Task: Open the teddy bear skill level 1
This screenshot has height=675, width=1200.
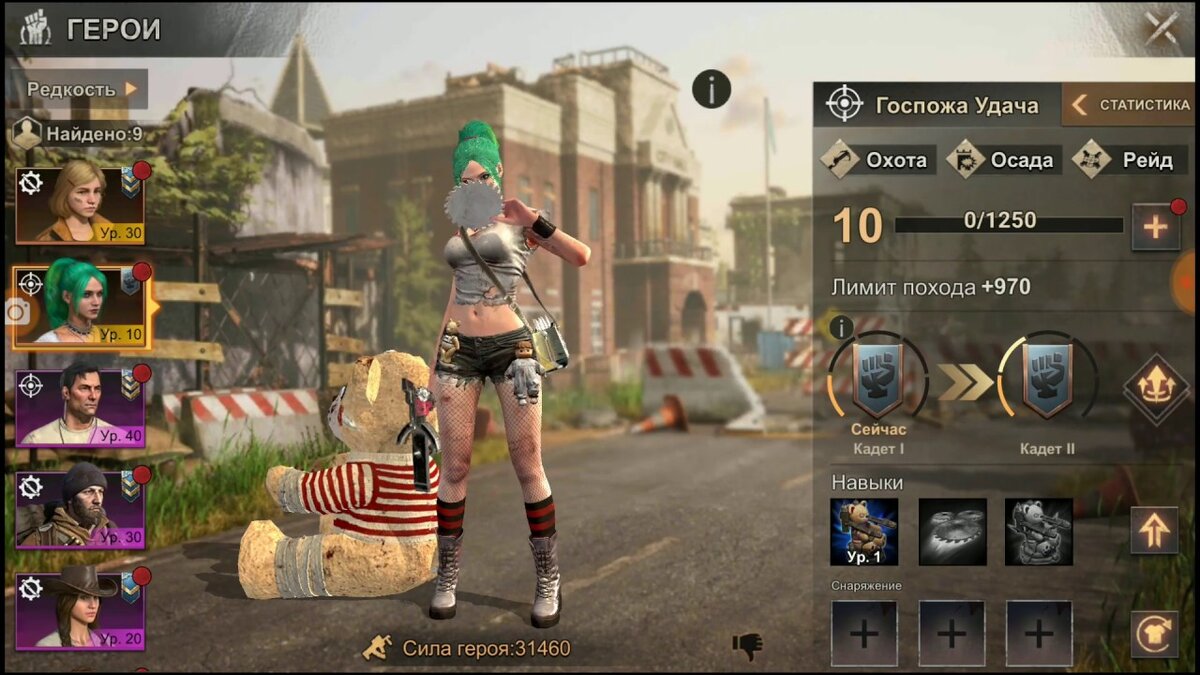Action: point(864,532)
